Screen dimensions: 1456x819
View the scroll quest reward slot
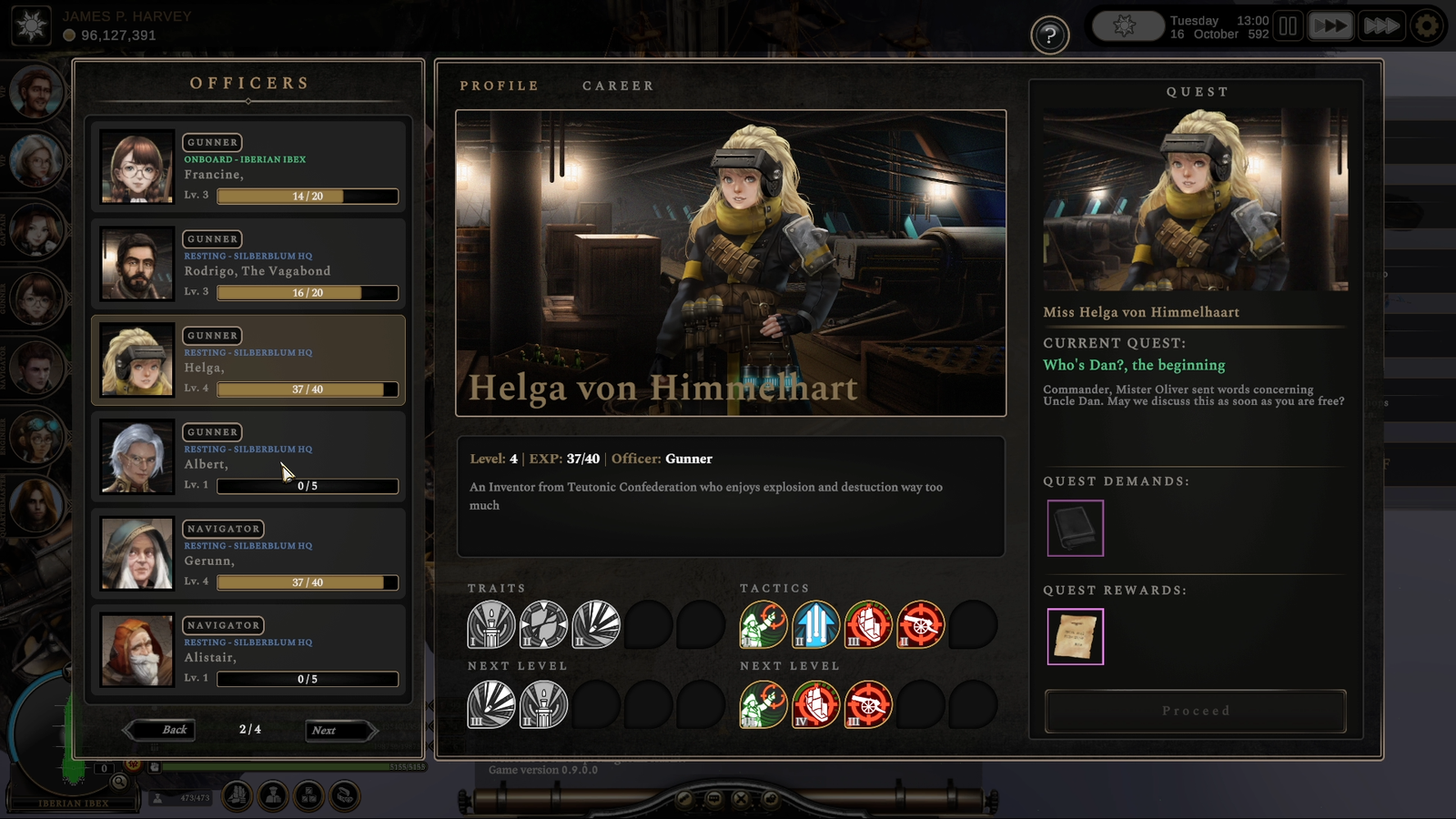tap(1075, 637)
